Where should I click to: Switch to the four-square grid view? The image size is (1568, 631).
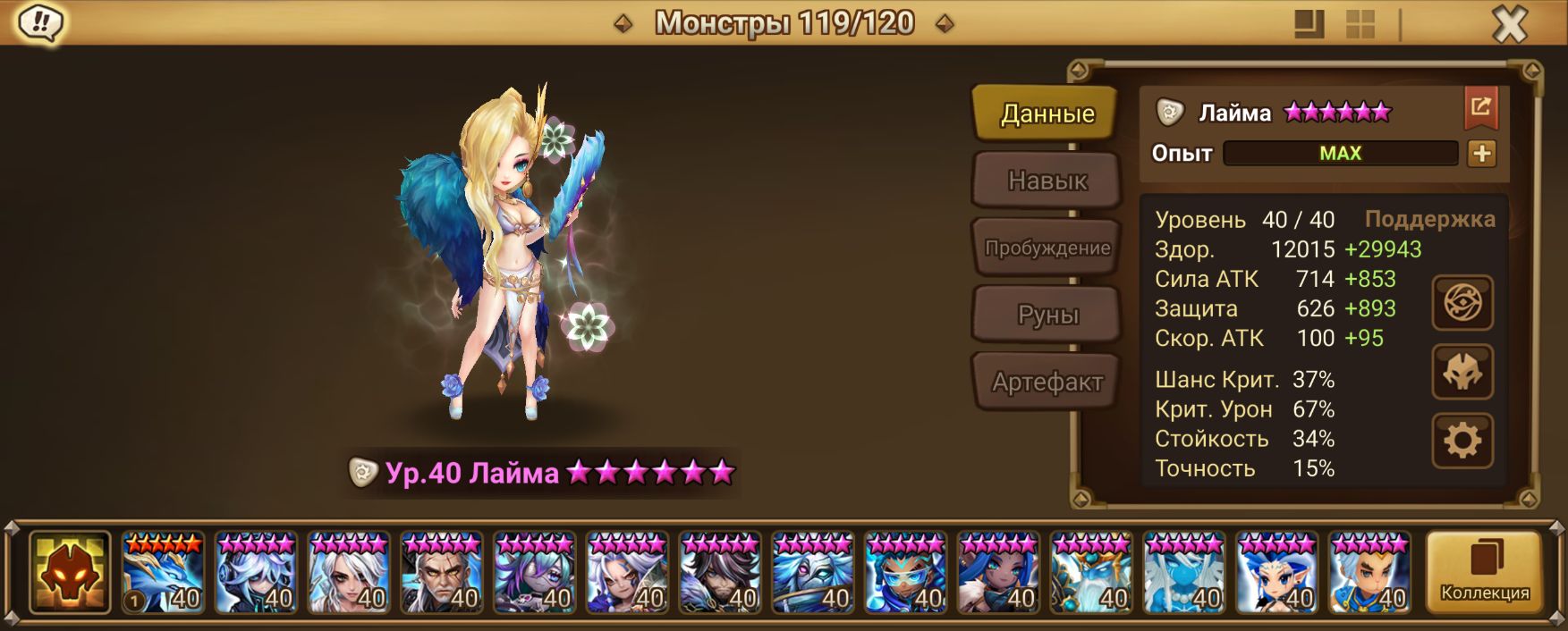click(1360, 24)
